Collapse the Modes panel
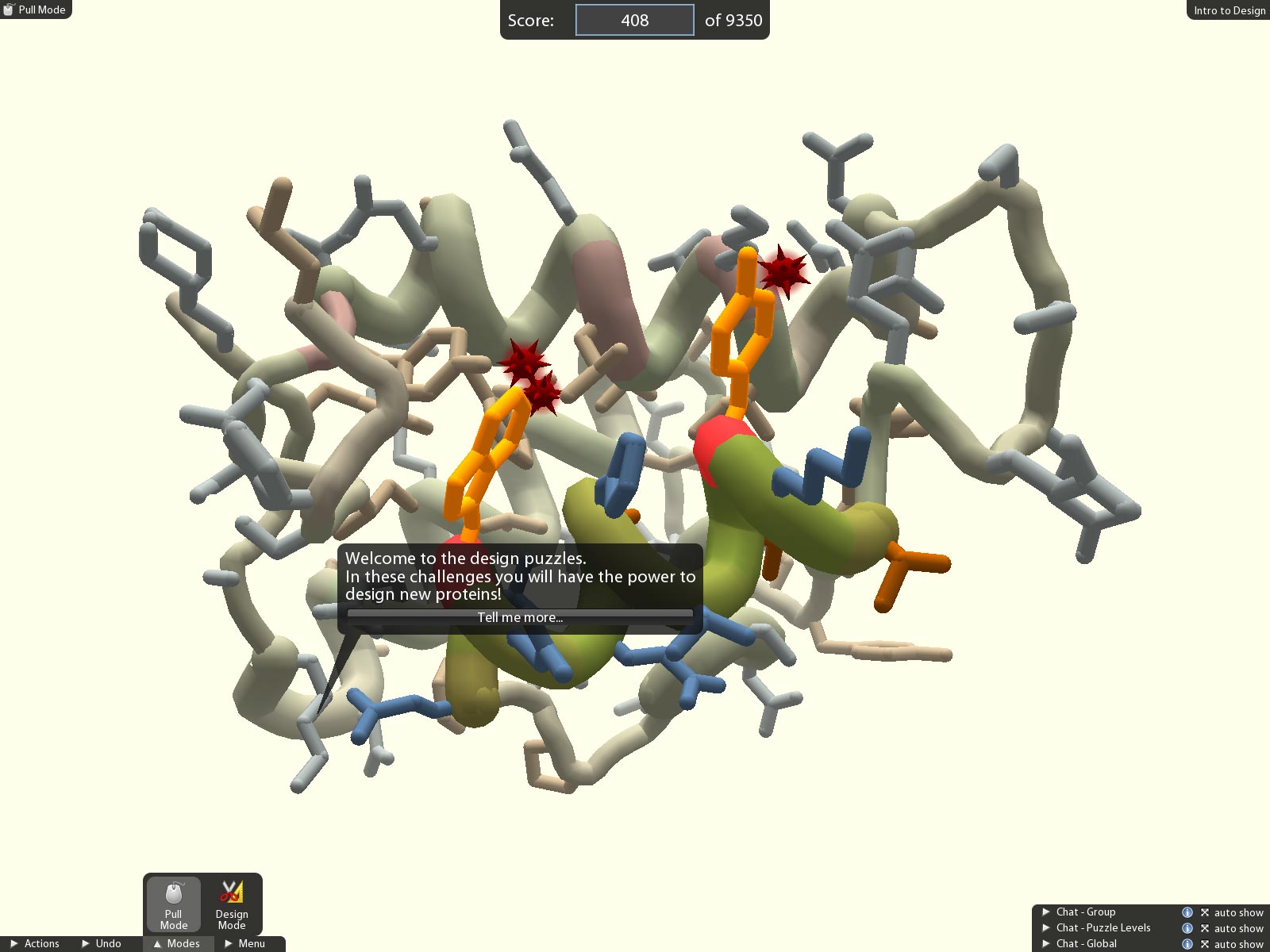Screen dimensions: 1270x952 [x=177, y=943]
